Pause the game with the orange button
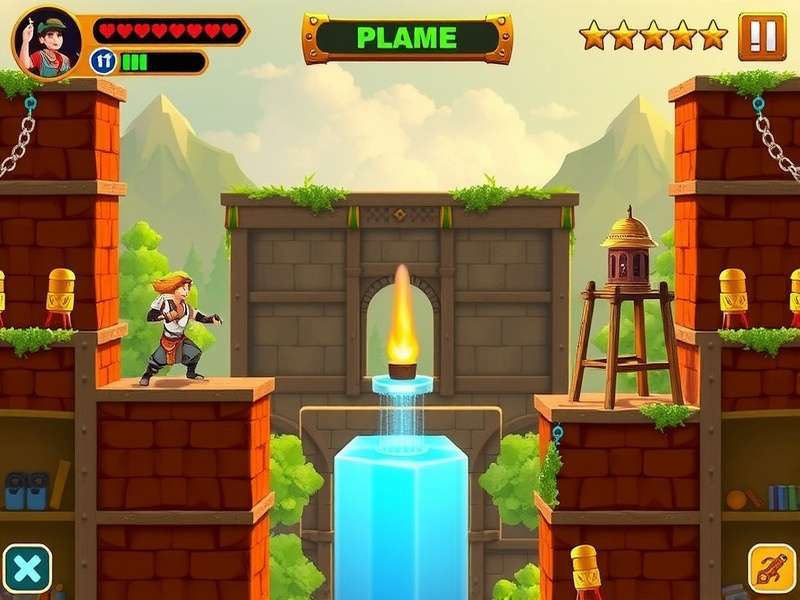The width and height of the screenshot is (800, 600). pyautogui.click(x=762, y=36)
